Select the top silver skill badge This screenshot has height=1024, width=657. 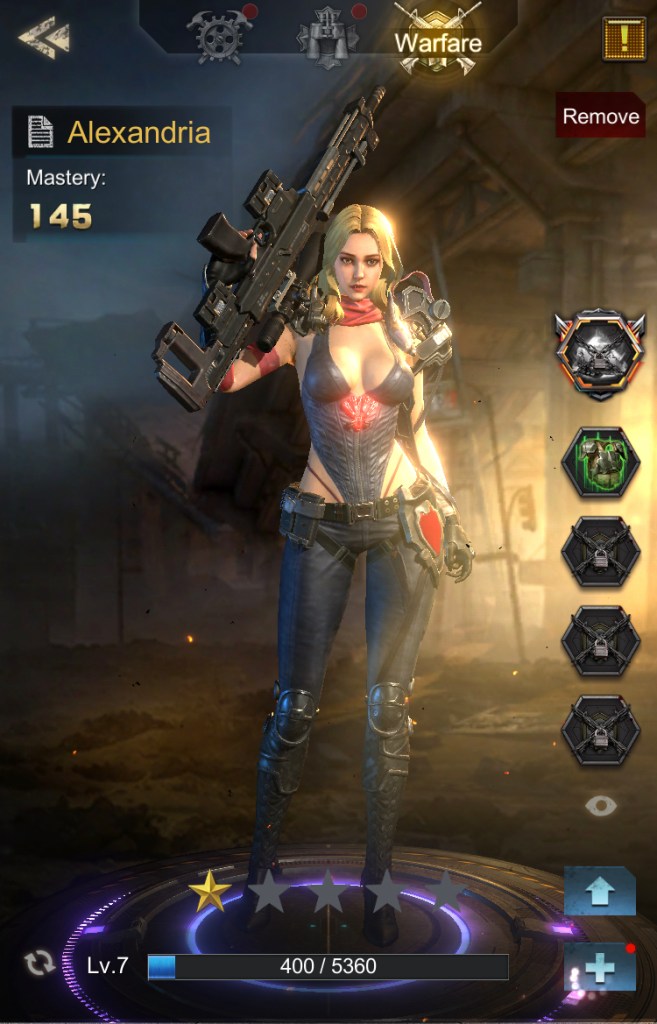(x=600, y=354)
